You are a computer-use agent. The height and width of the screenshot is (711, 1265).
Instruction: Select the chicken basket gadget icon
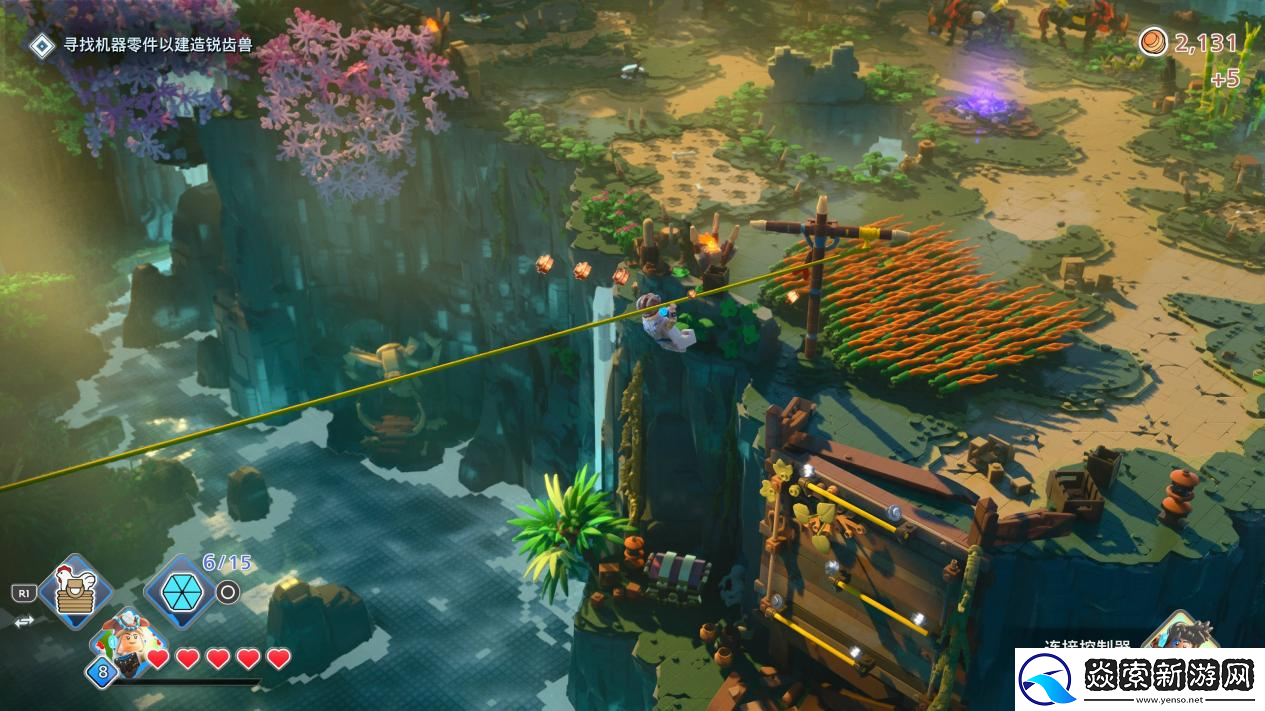tap(75, 592)
